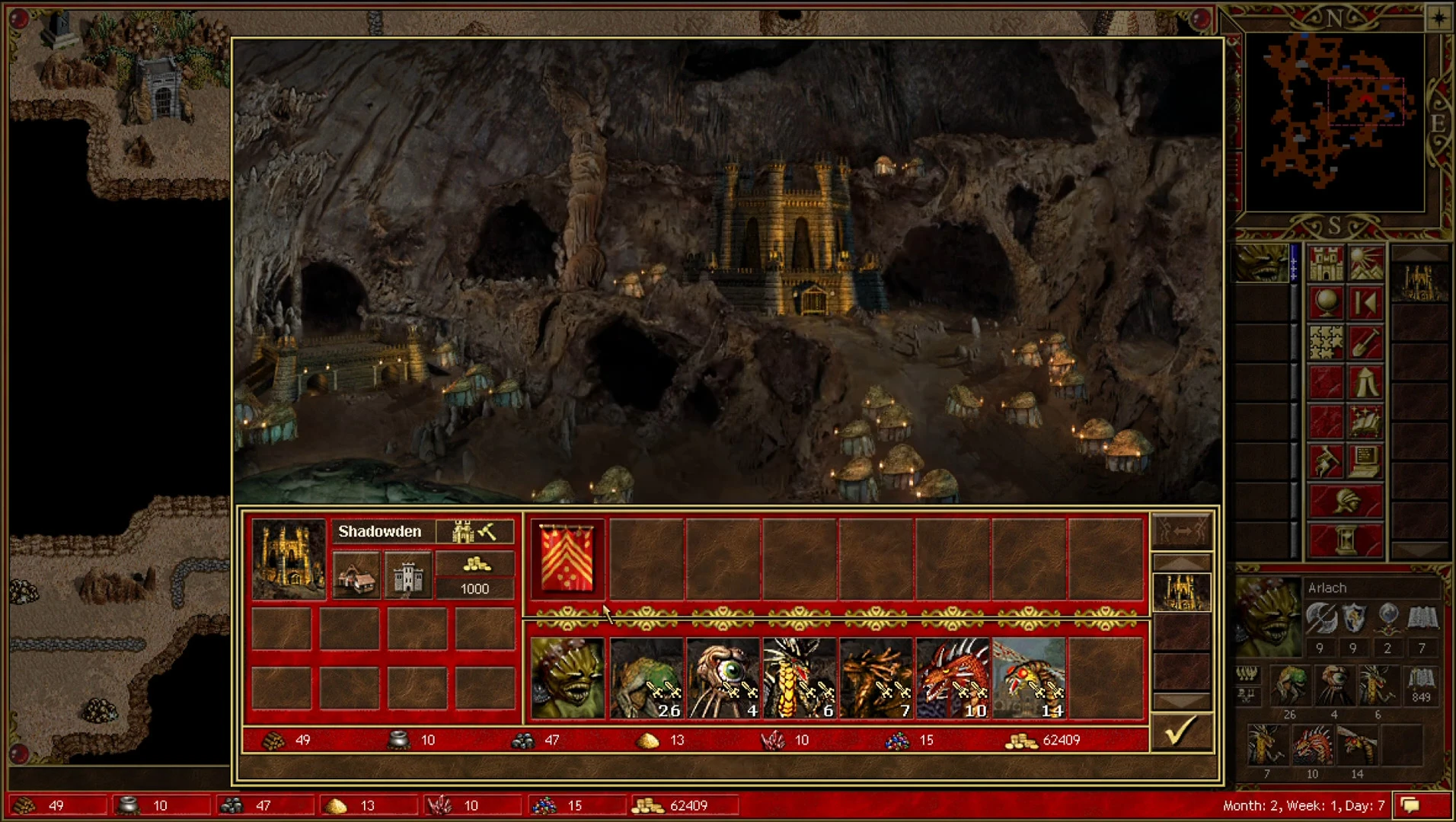Viewport: 1456px width, 822px height.
Task: Put the hero to sleep via tent icon
Action: (x=1366, y=381)
